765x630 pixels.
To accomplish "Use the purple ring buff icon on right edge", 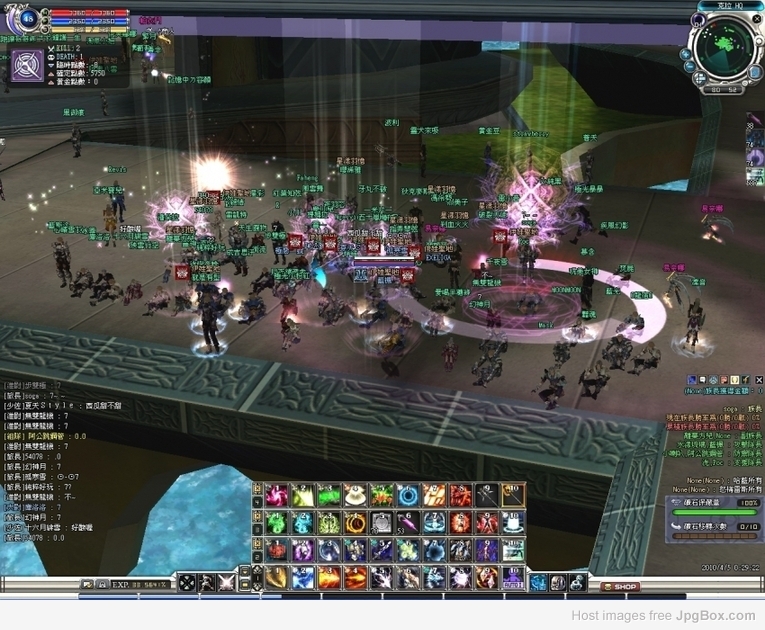I will 755,157.
